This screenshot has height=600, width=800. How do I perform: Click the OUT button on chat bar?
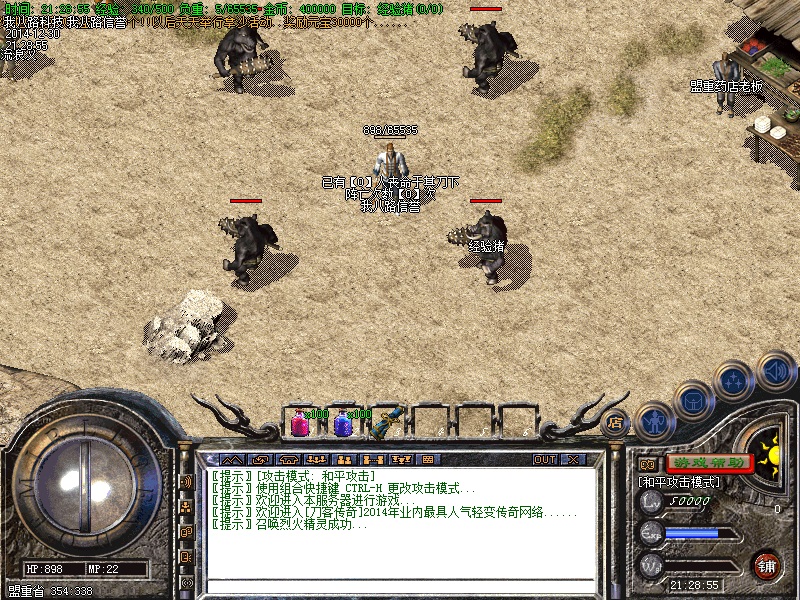545,459
